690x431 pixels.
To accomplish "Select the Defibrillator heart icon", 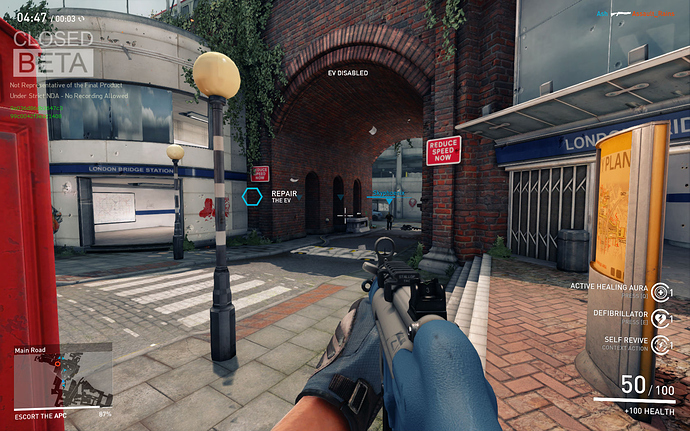I will tap(662, 317).
